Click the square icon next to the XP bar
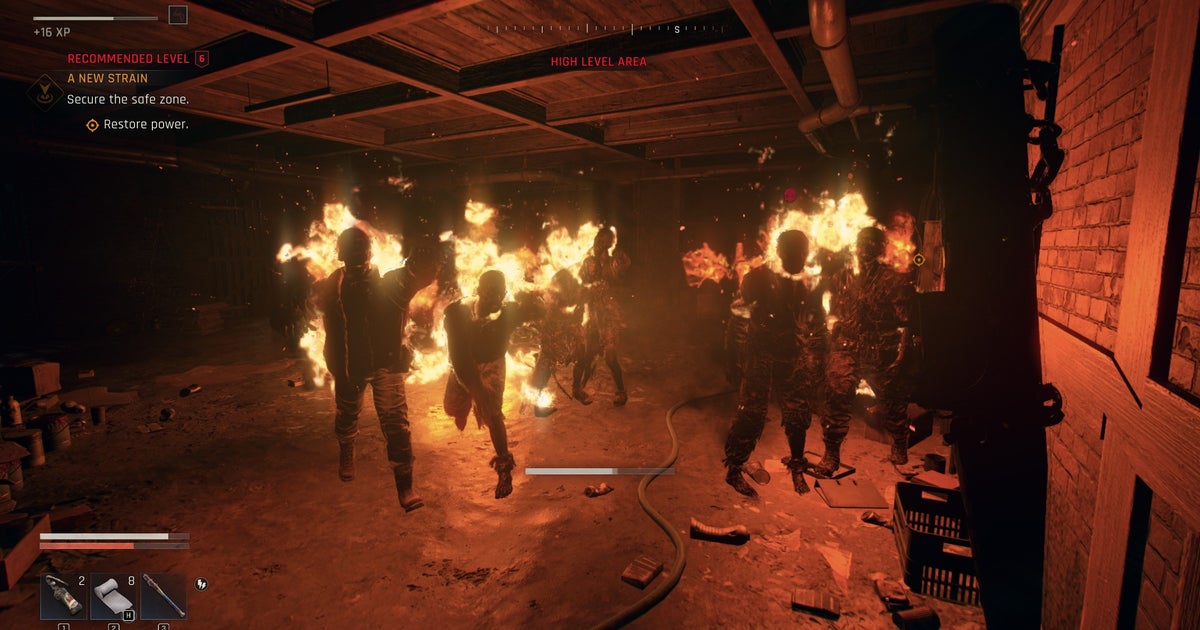The width and height of the screenshot is (1200, 630). (x=178, y=15)
